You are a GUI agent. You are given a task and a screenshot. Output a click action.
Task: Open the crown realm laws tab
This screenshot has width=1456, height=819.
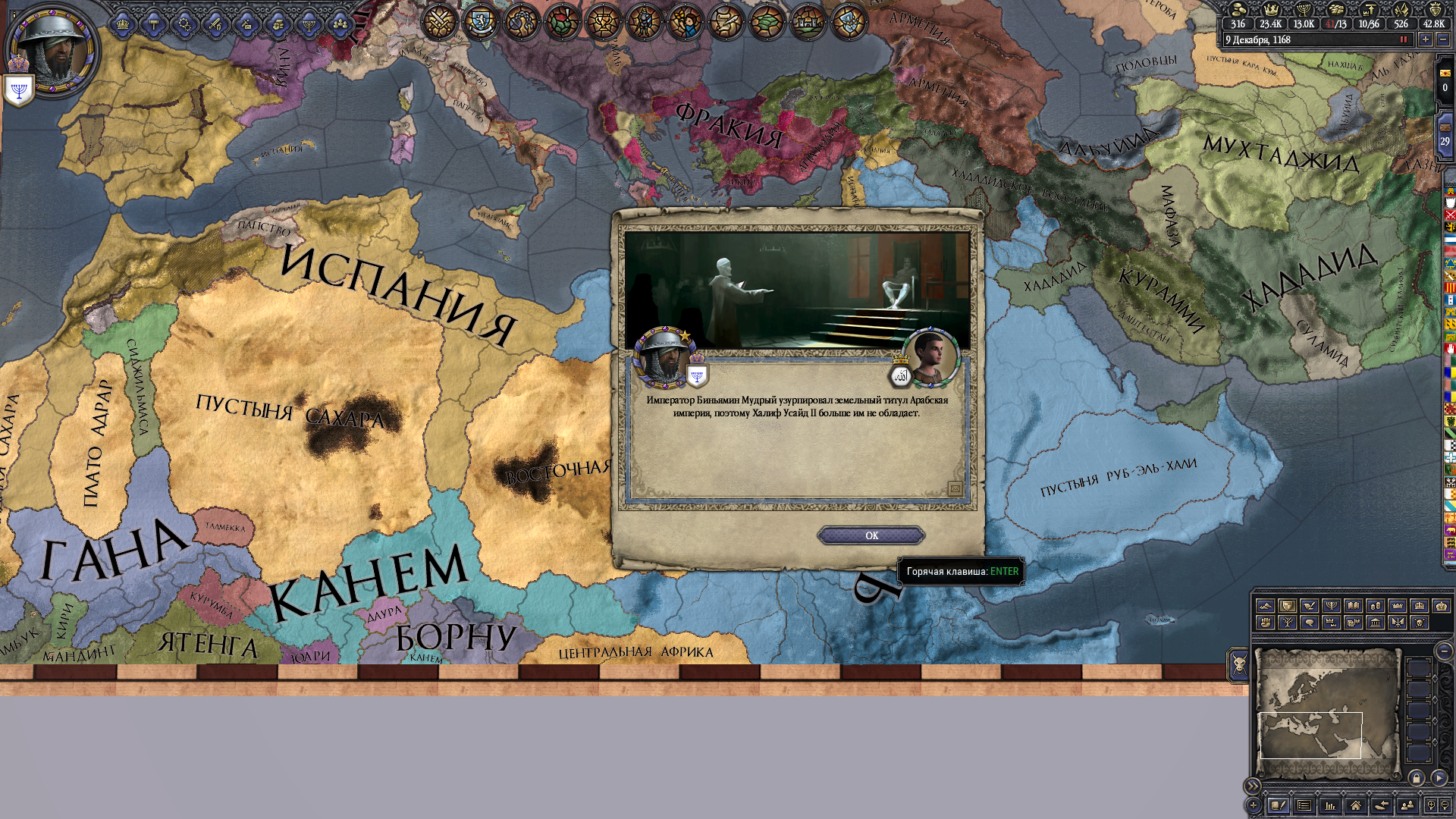[122, 25]
